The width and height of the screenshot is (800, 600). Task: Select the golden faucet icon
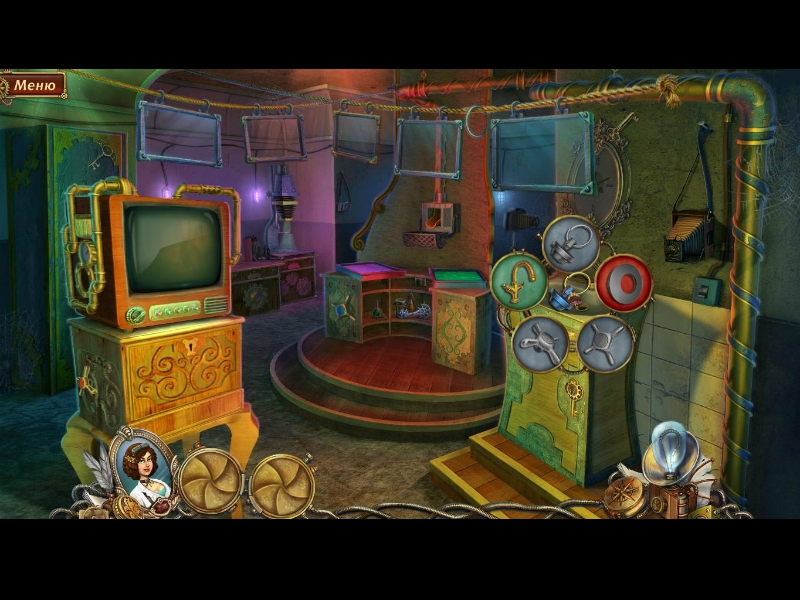pos(519,282)
